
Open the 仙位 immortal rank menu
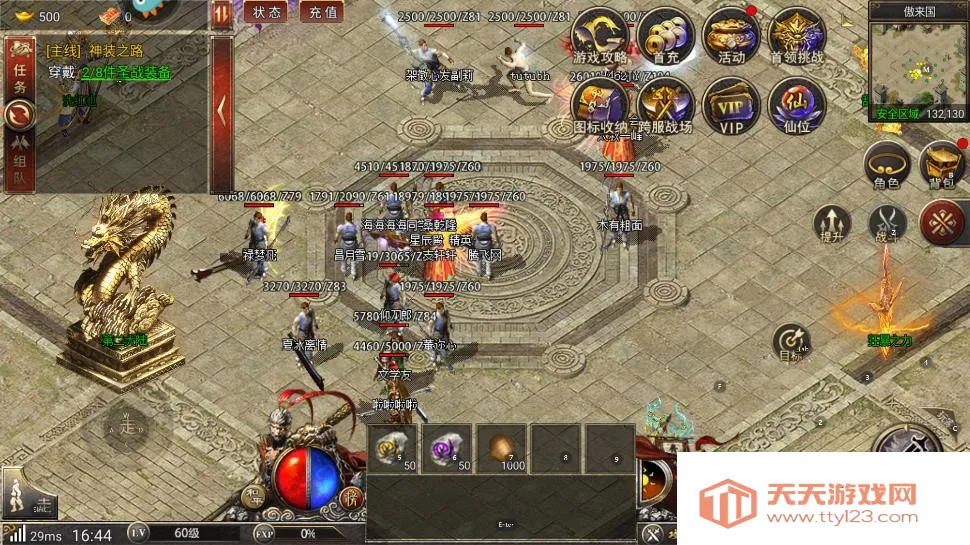(x=797, y=104)
